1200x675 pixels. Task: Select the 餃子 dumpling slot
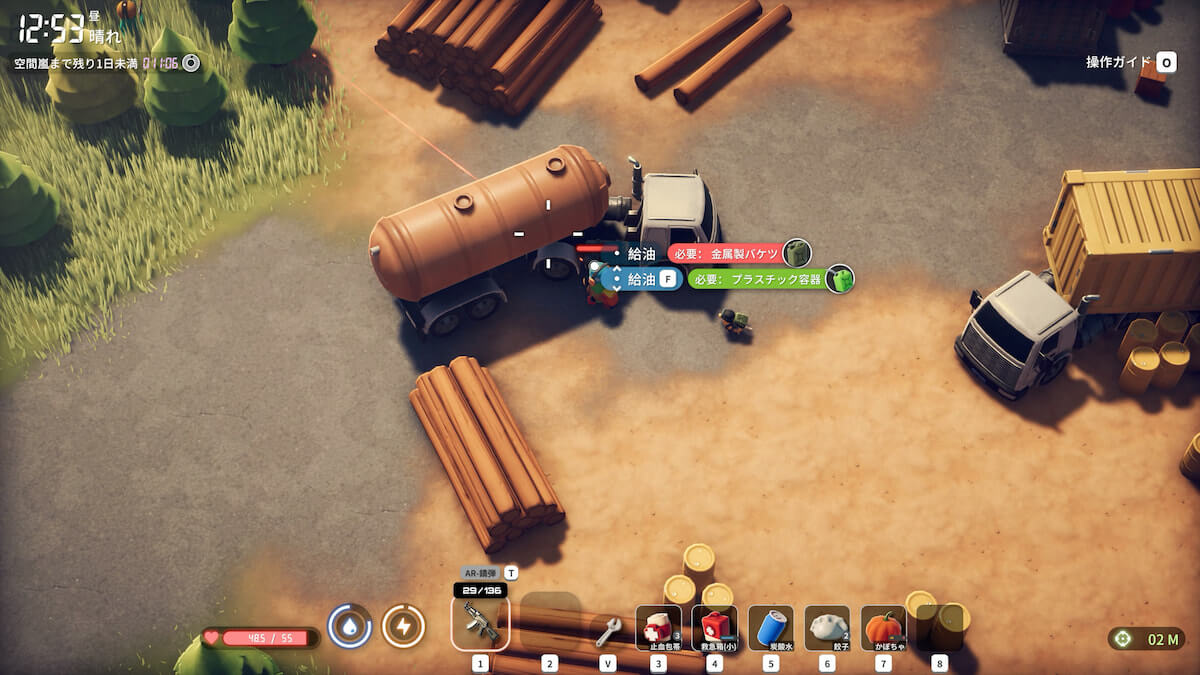click(x=827, y=628)
